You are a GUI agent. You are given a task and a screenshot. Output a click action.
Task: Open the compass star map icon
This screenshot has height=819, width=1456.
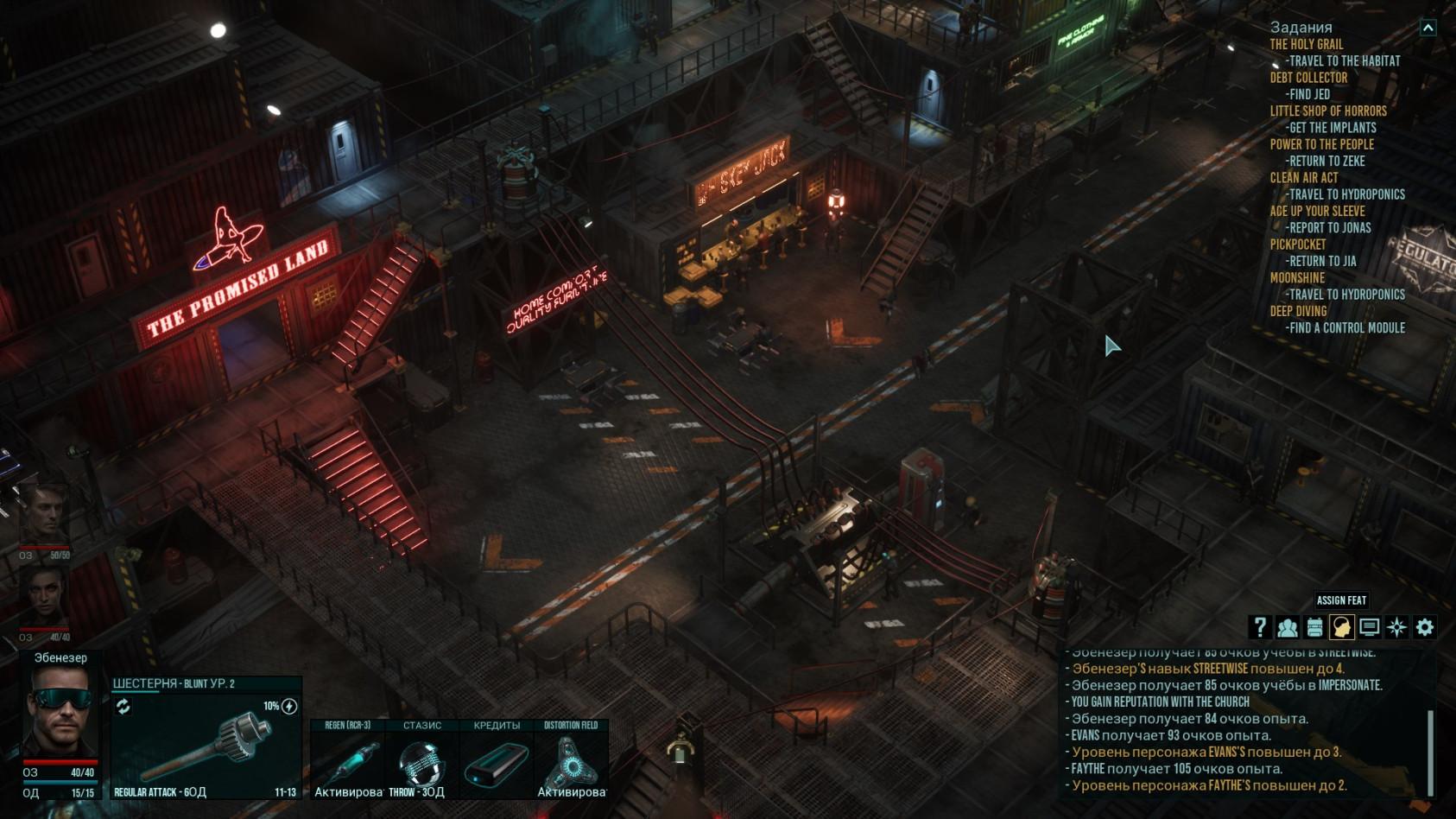[x=1397, y=627]
